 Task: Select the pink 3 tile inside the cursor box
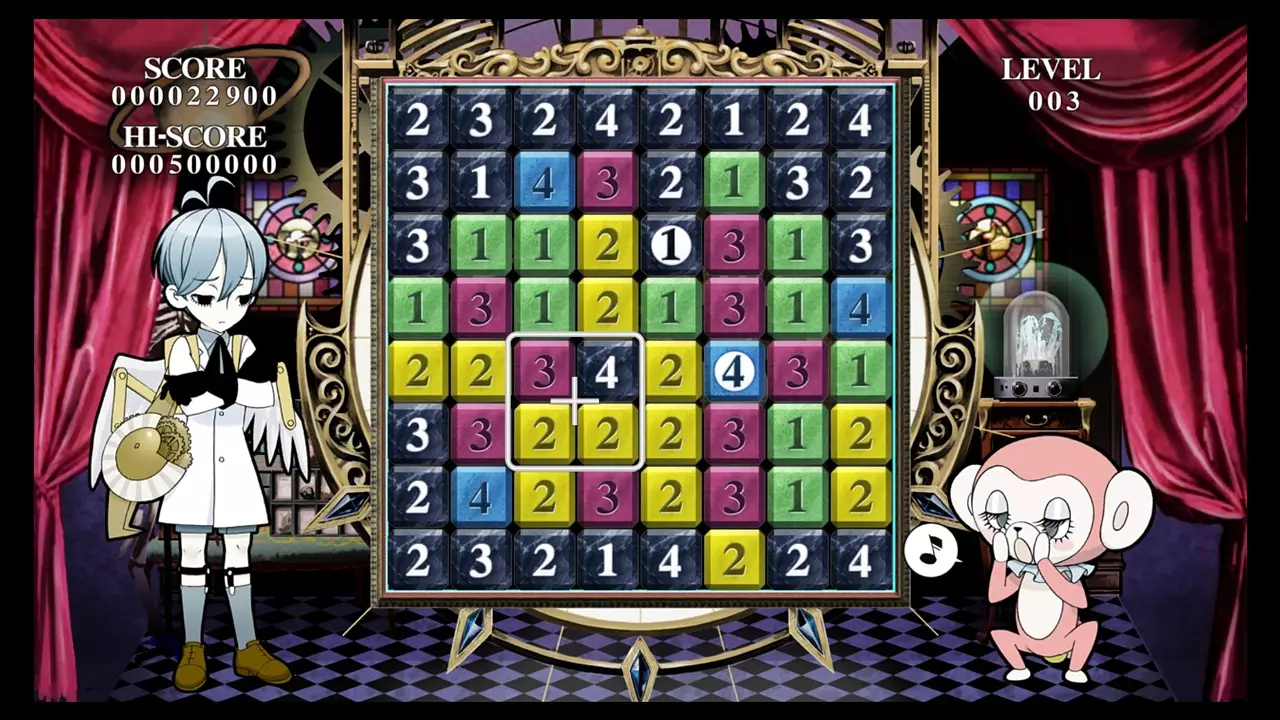[x=545, y=368]
